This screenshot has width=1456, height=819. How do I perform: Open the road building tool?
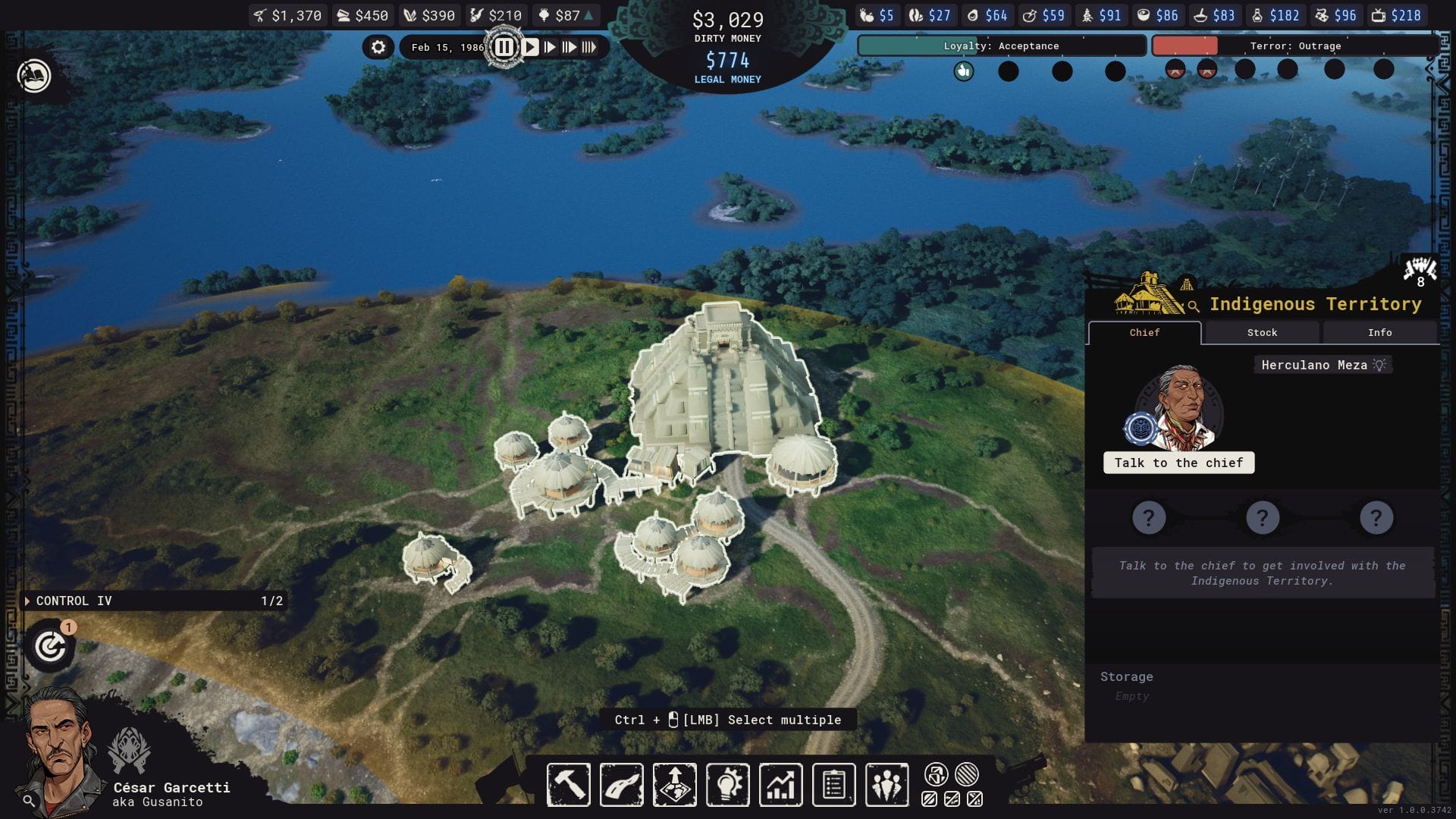point(621,785)
